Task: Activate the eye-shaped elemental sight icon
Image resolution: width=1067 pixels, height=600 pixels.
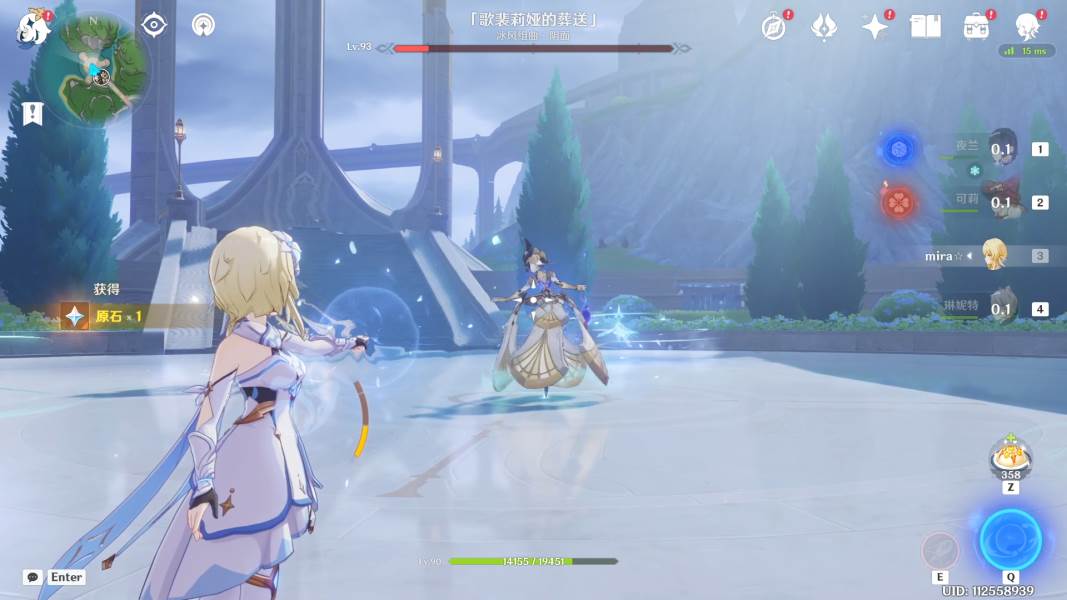Action: tap(153, 25)
